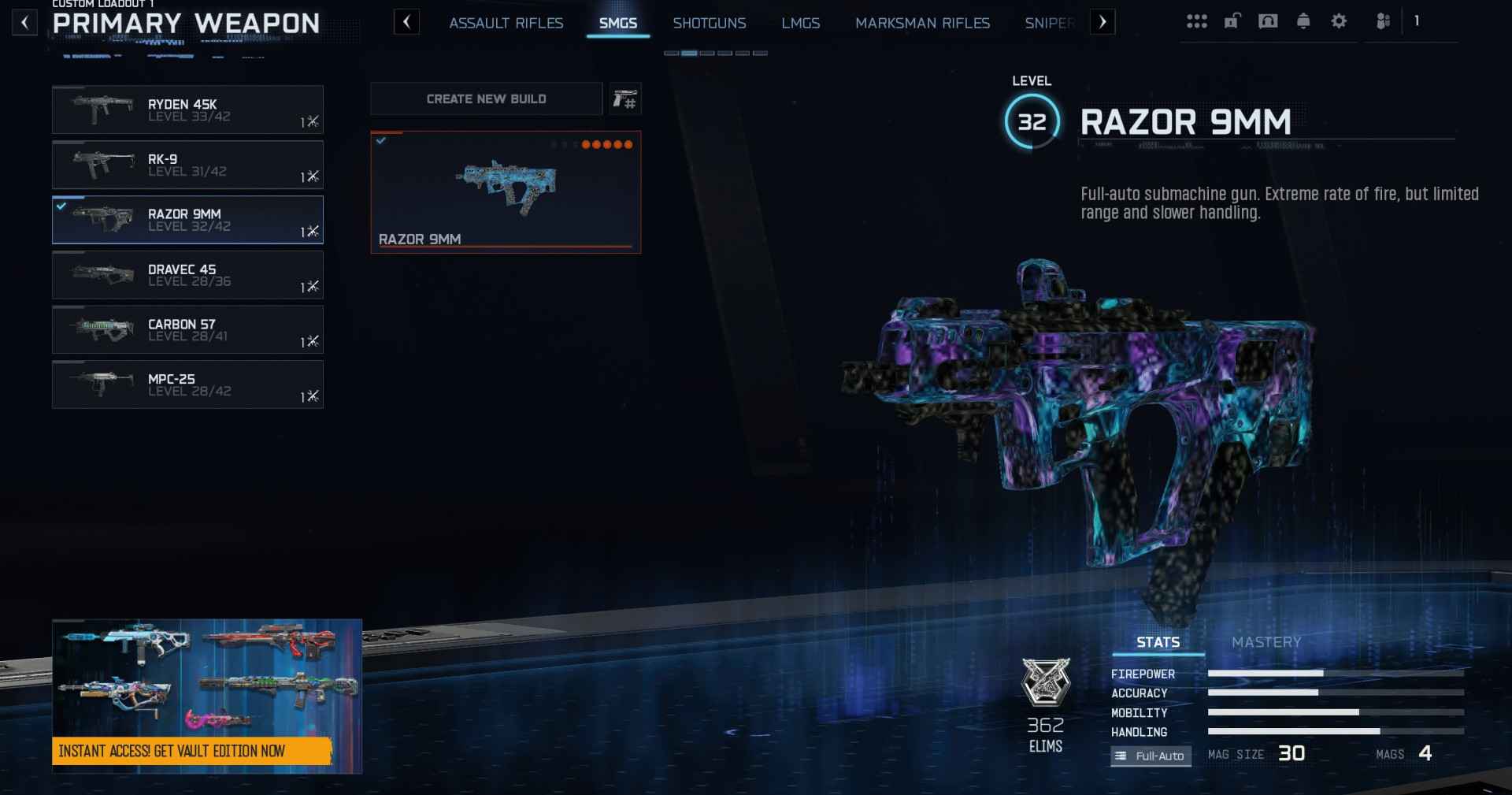Screen dimensions: 1512x795
Task: Select the Carbon 57 weapon row
Action: coord(187,330)
